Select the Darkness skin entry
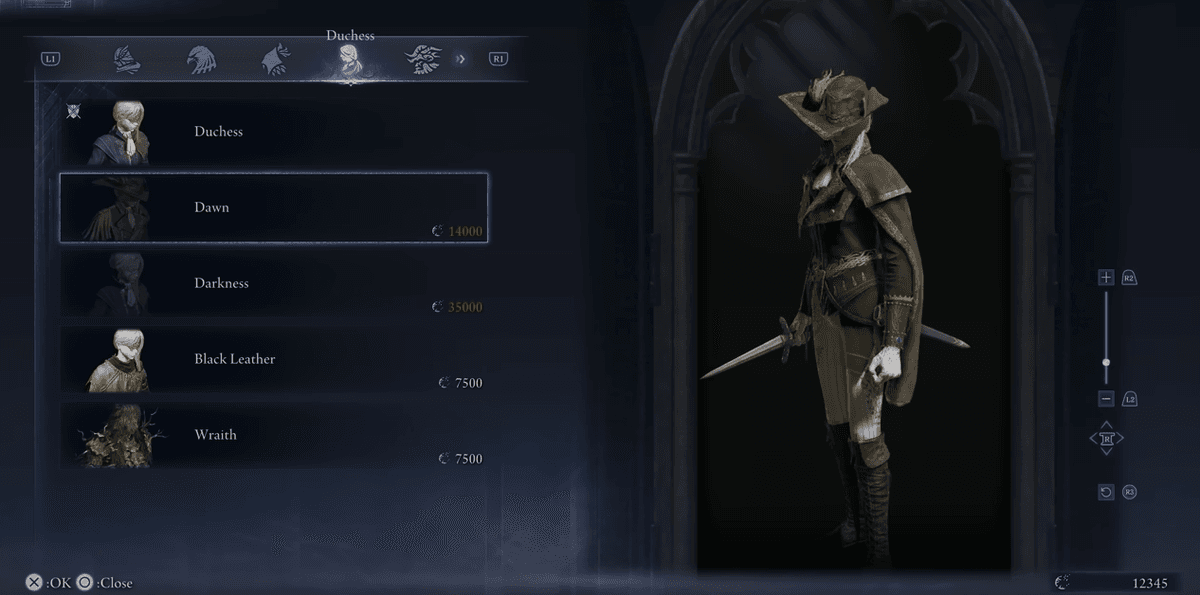This screenshot has width=1200, height=595. (x=273, y=284)
